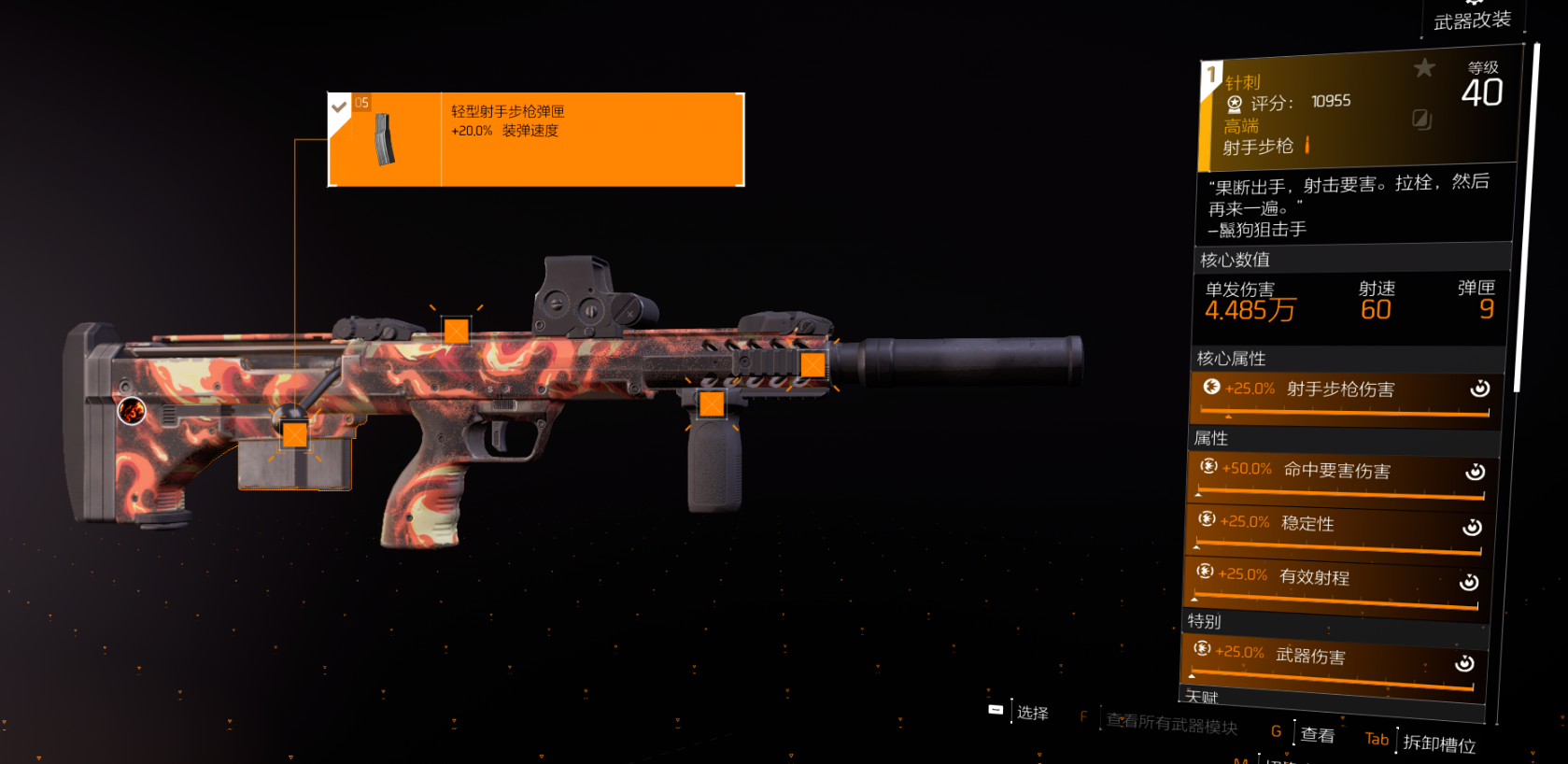Click the 查看所有武器模块 option

coord(1171,724)
